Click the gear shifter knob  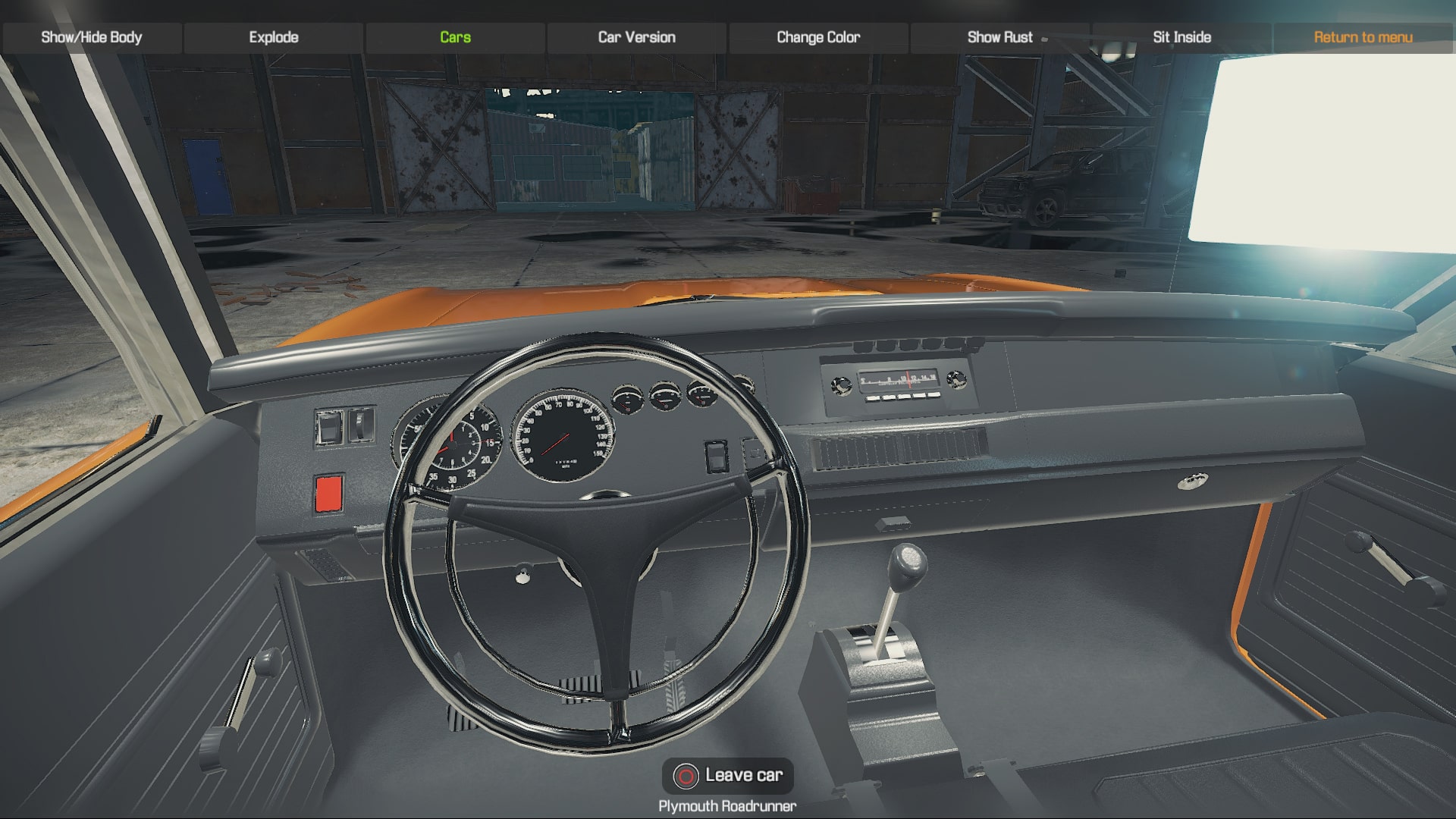[x=907, y=564]
